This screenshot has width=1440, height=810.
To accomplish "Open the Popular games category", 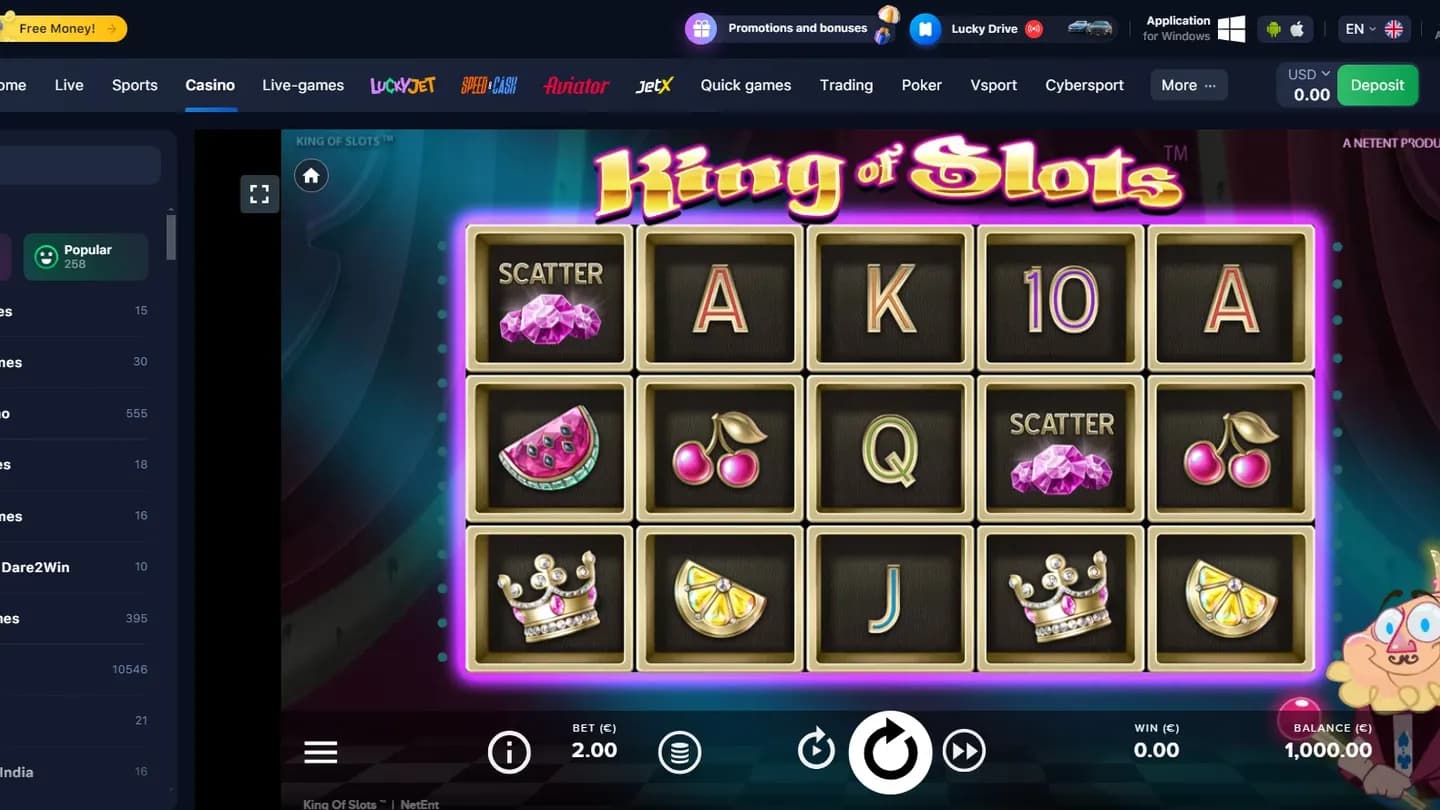I will tap(85, 256).
